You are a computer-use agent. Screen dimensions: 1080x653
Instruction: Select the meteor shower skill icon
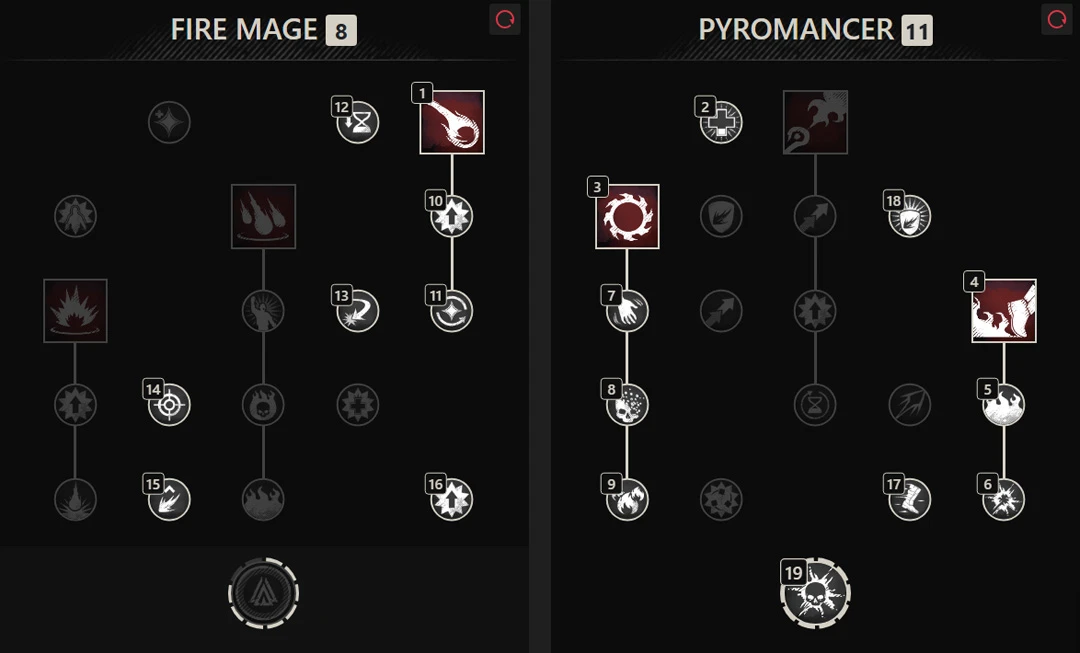coord(263,216)
